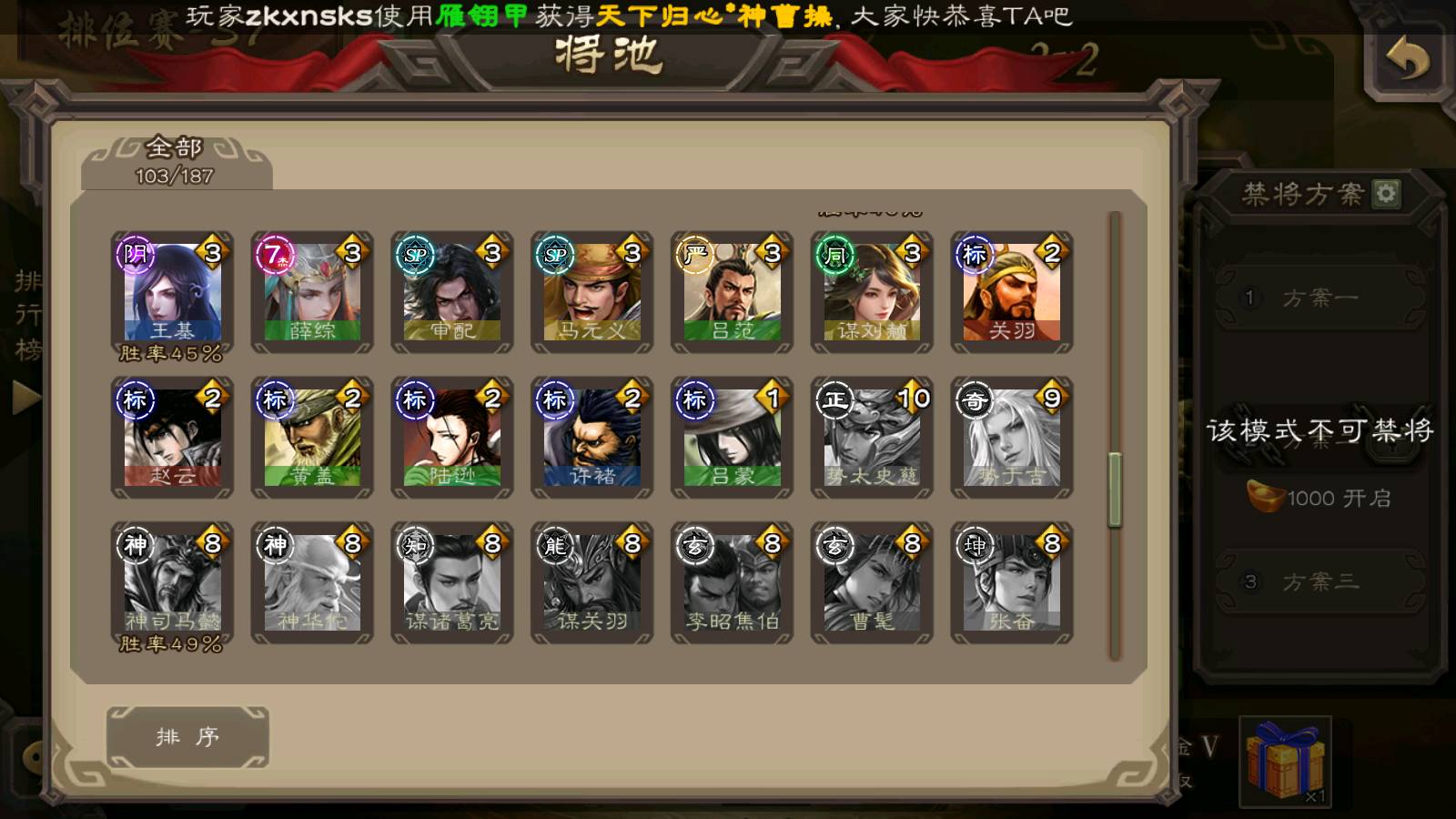Select the 关羽 standard general card
The width and height of the screenshot is (1456, 819).
(x=1012, y=293)
